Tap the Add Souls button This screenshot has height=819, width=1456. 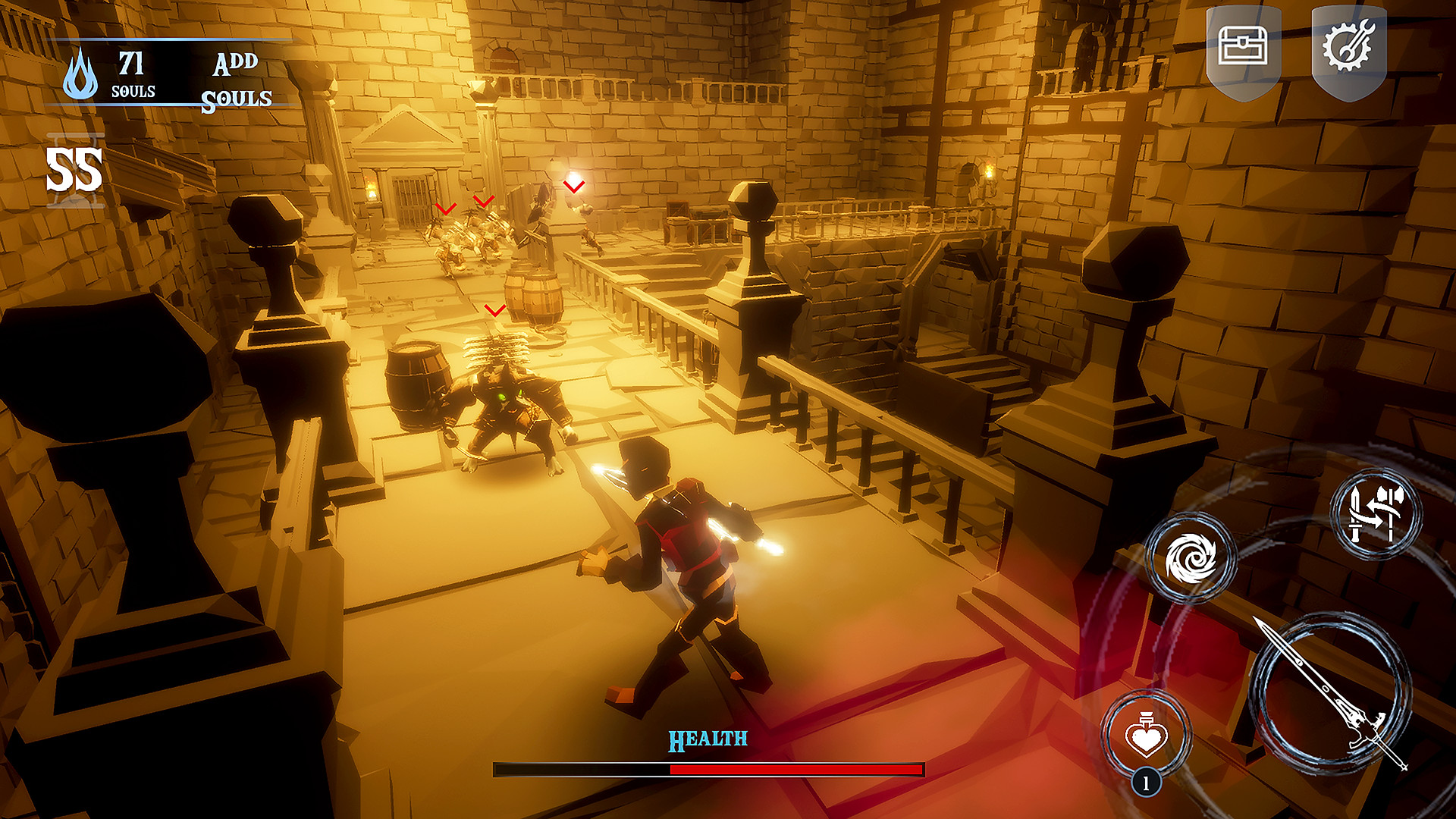tap(237, 81)
